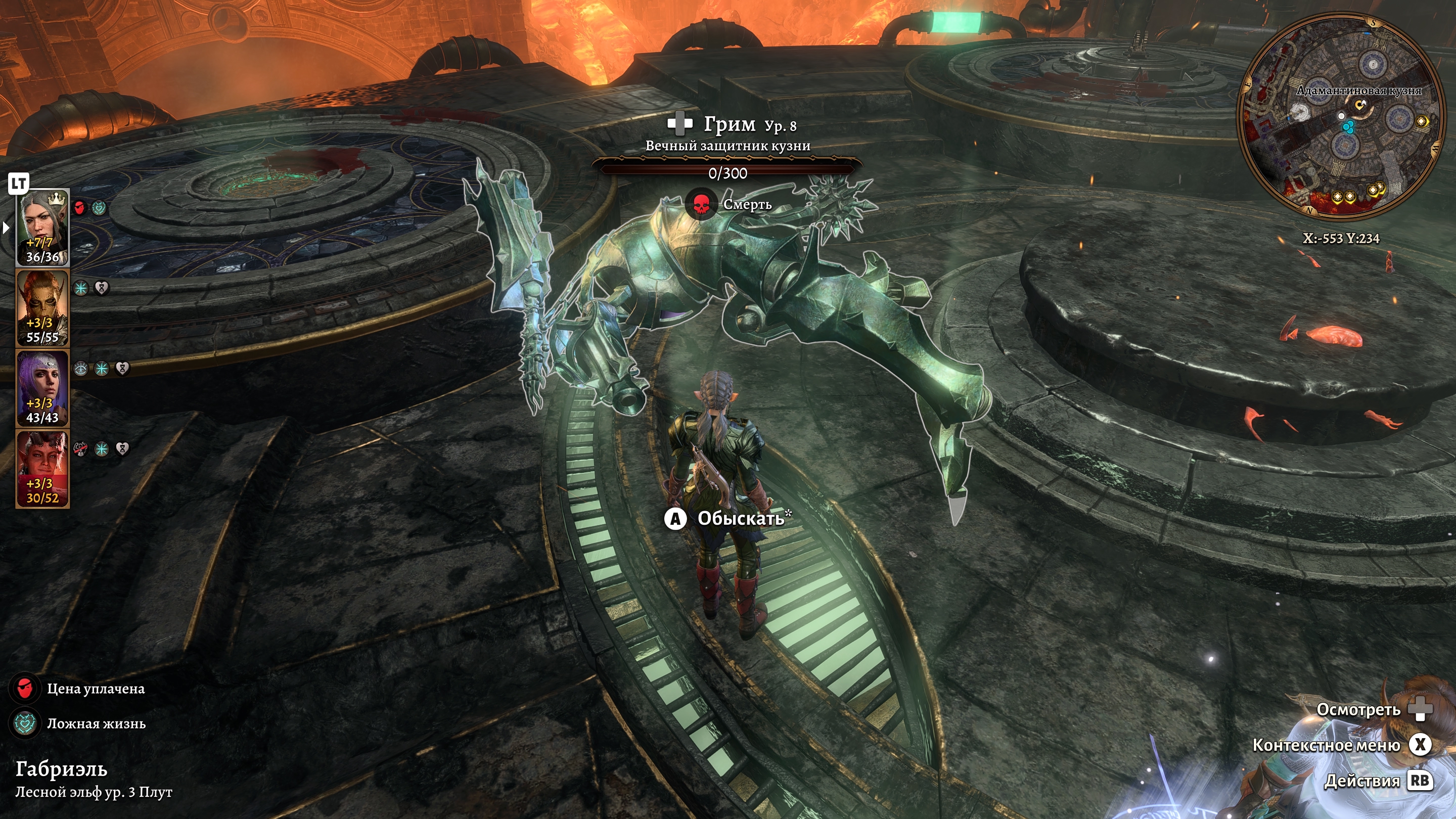Switch to the red tiefling companion portrait
Screen dimensions: 1456x819
click(42, 468)
